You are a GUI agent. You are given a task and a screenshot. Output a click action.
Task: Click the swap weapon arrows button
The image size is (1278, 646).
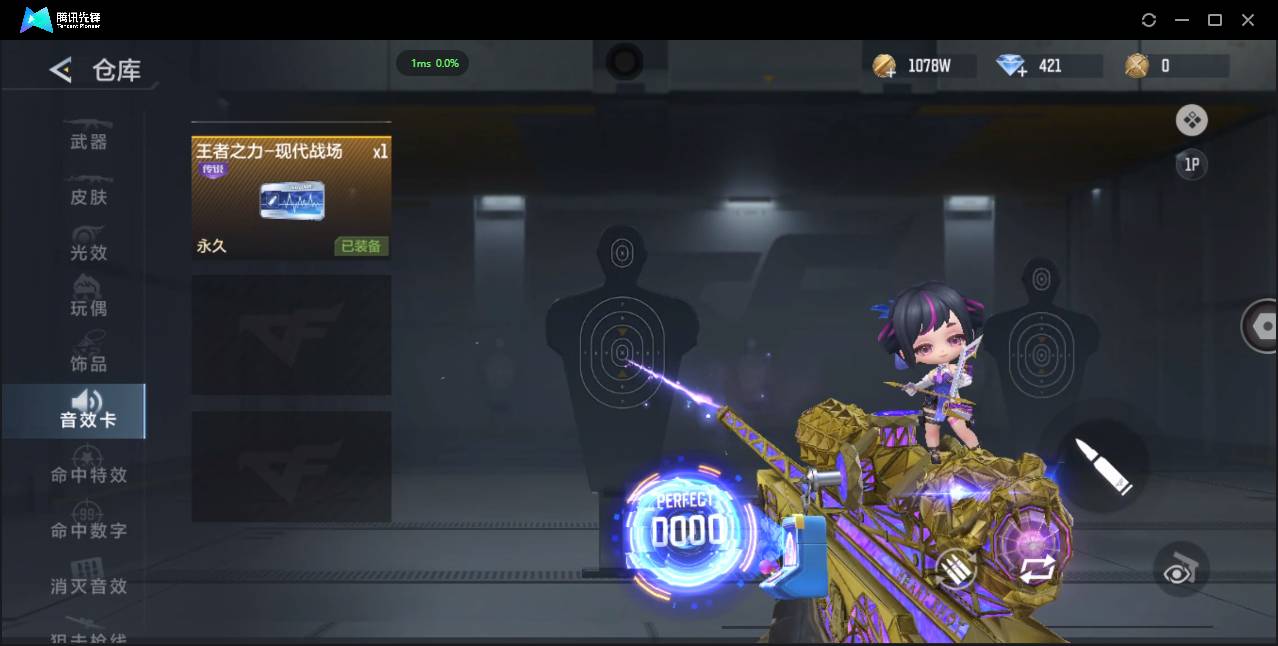coord(1037,570)
